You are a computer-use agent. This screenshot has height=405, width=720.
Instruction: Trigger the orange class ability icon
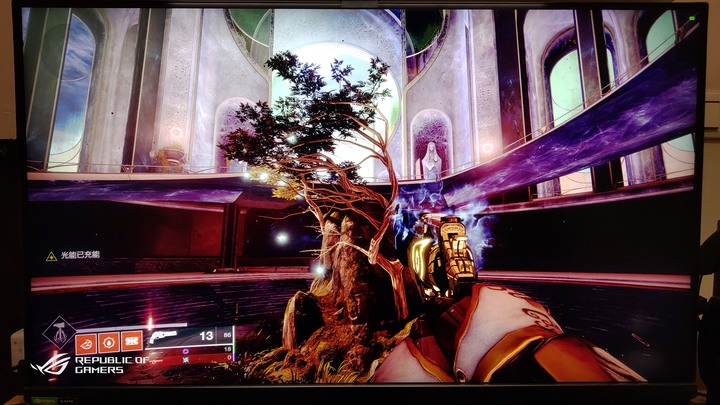pyautogui.click(x=132, y=341)
